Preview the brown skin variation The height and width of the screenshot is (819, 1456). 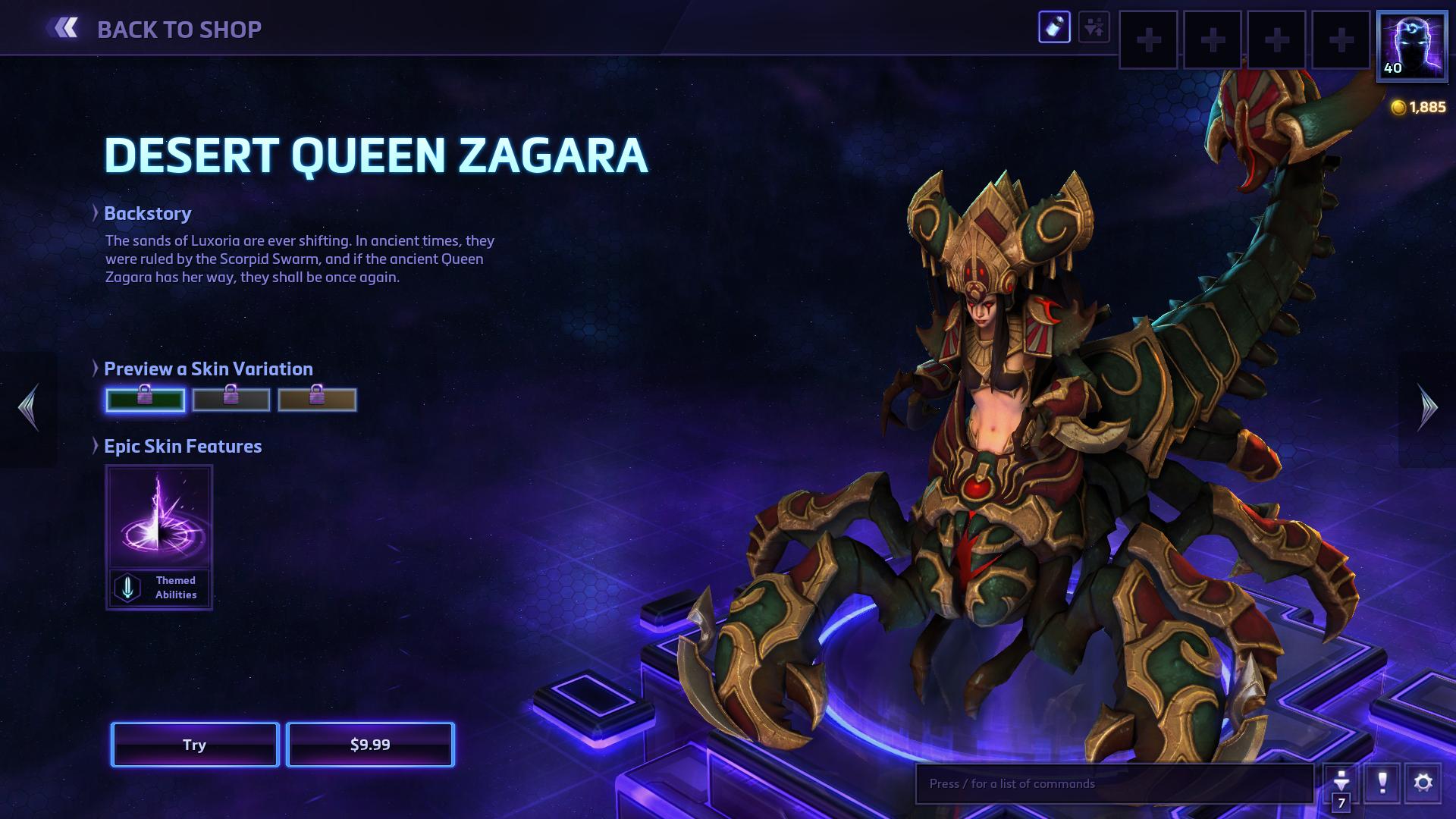click(317, 400)
